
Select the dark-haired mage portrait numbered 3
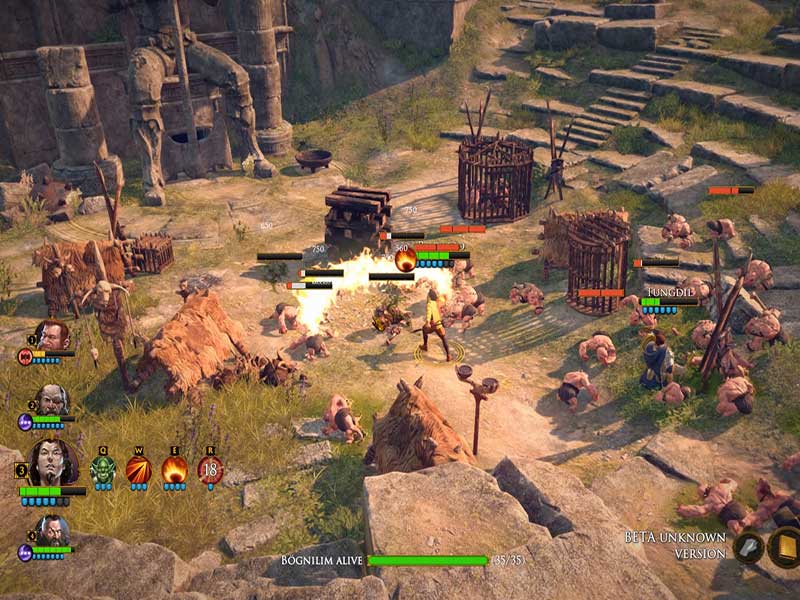point(53,462)
